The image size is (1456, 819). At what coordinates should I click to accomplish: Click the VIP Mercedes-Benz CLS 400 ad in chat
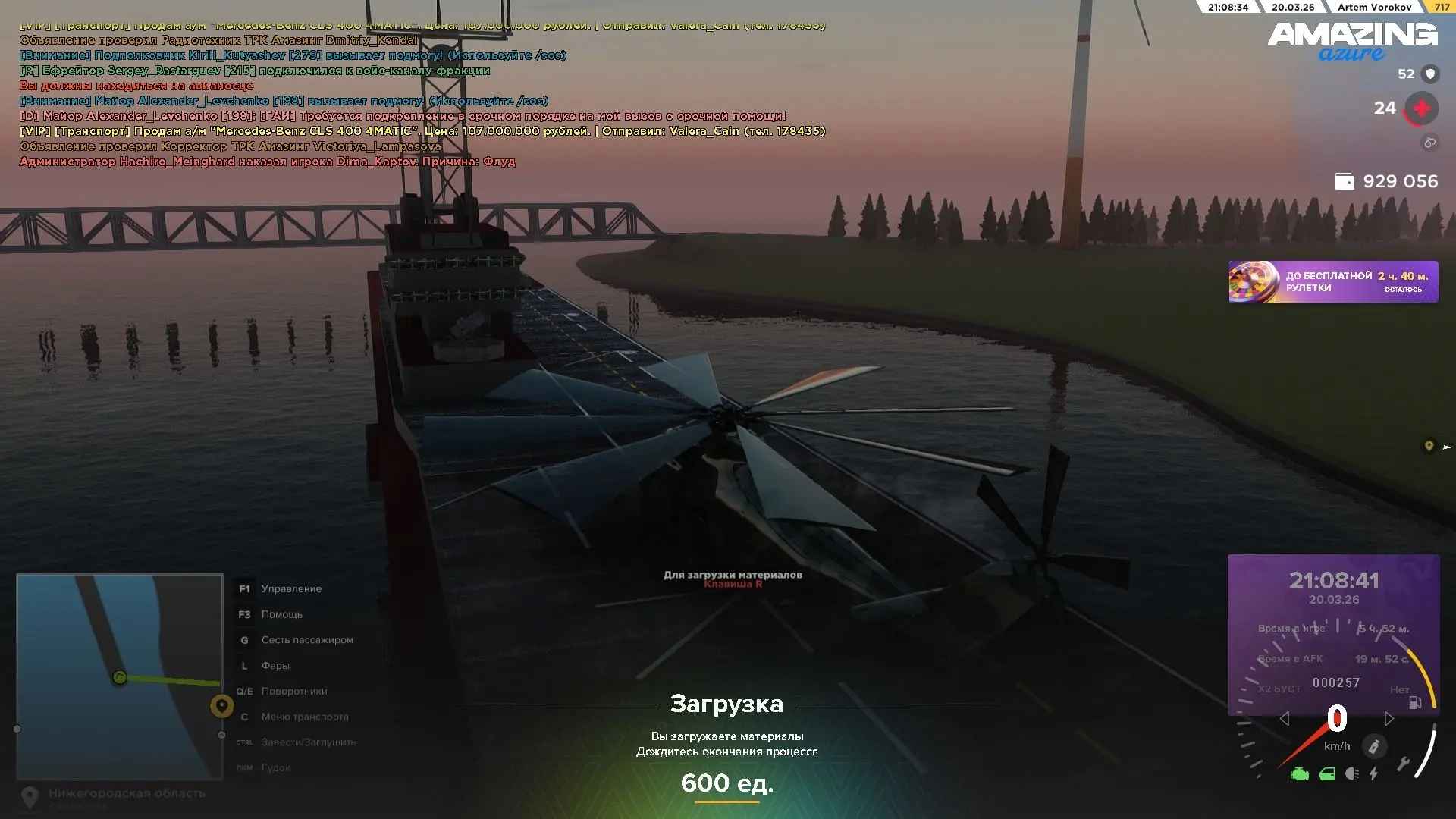coord(422,131)
